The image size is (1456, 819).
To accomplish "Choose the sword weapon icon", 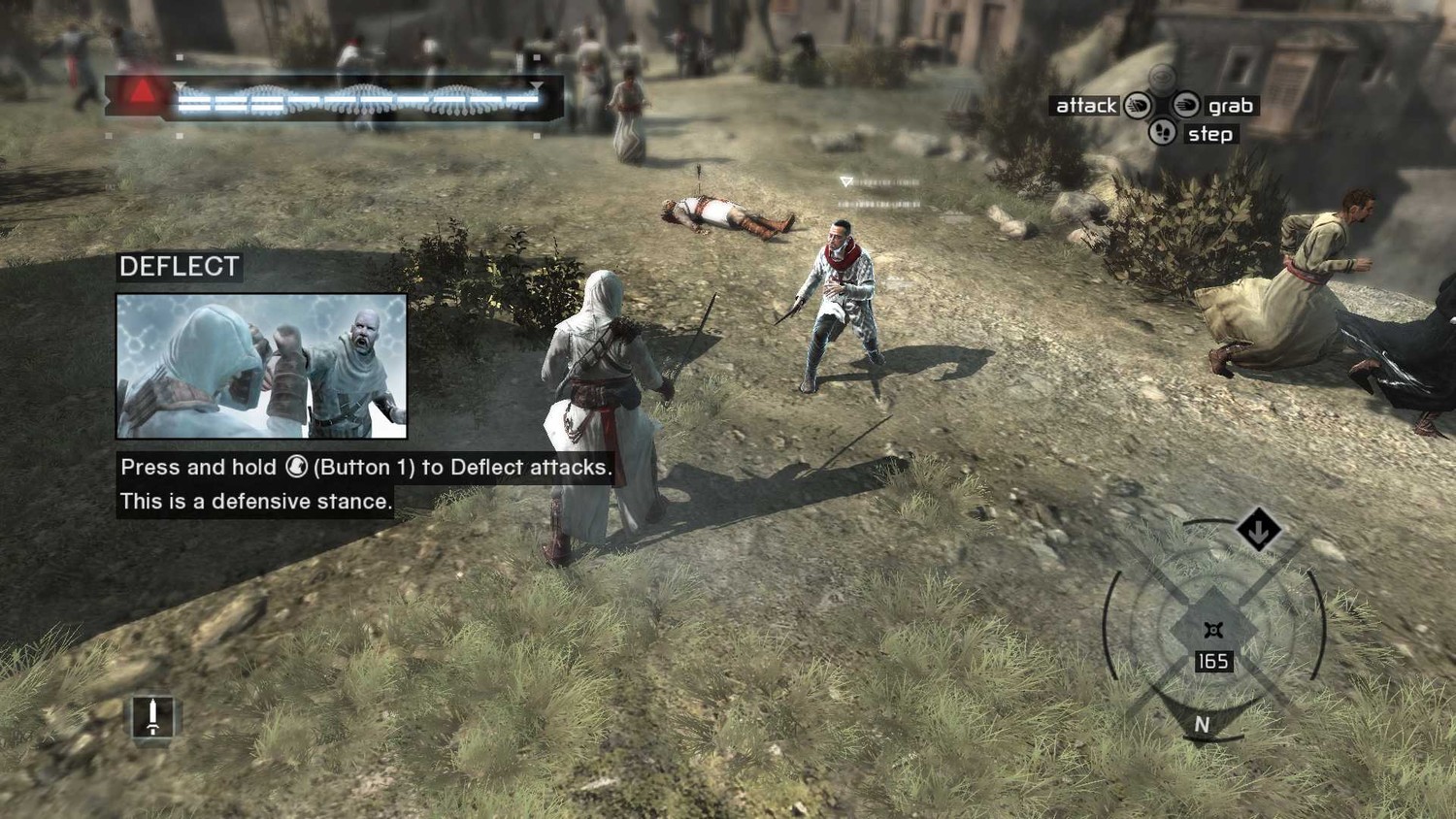I will (152, 717).
